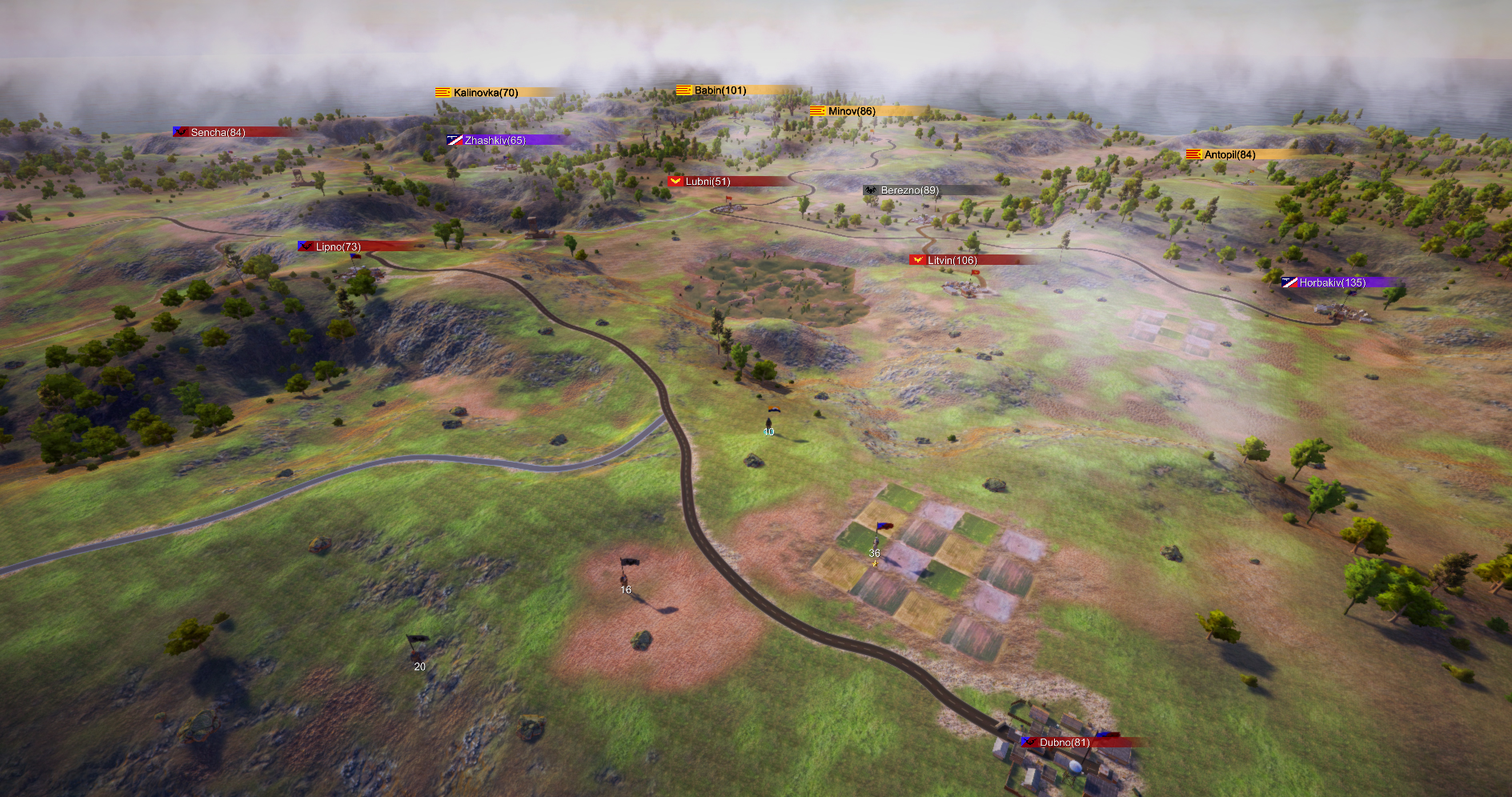
Task: Click the yellow chevron emblem on Lubni(51)
Action: click(x=675, y=181)
